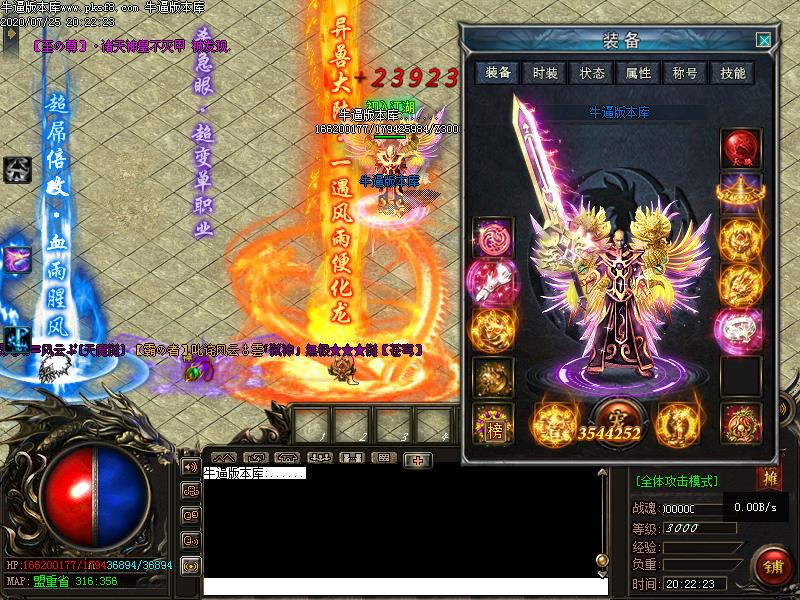Activate the purple swirl skill icon
800x600 pixels.
16,259
